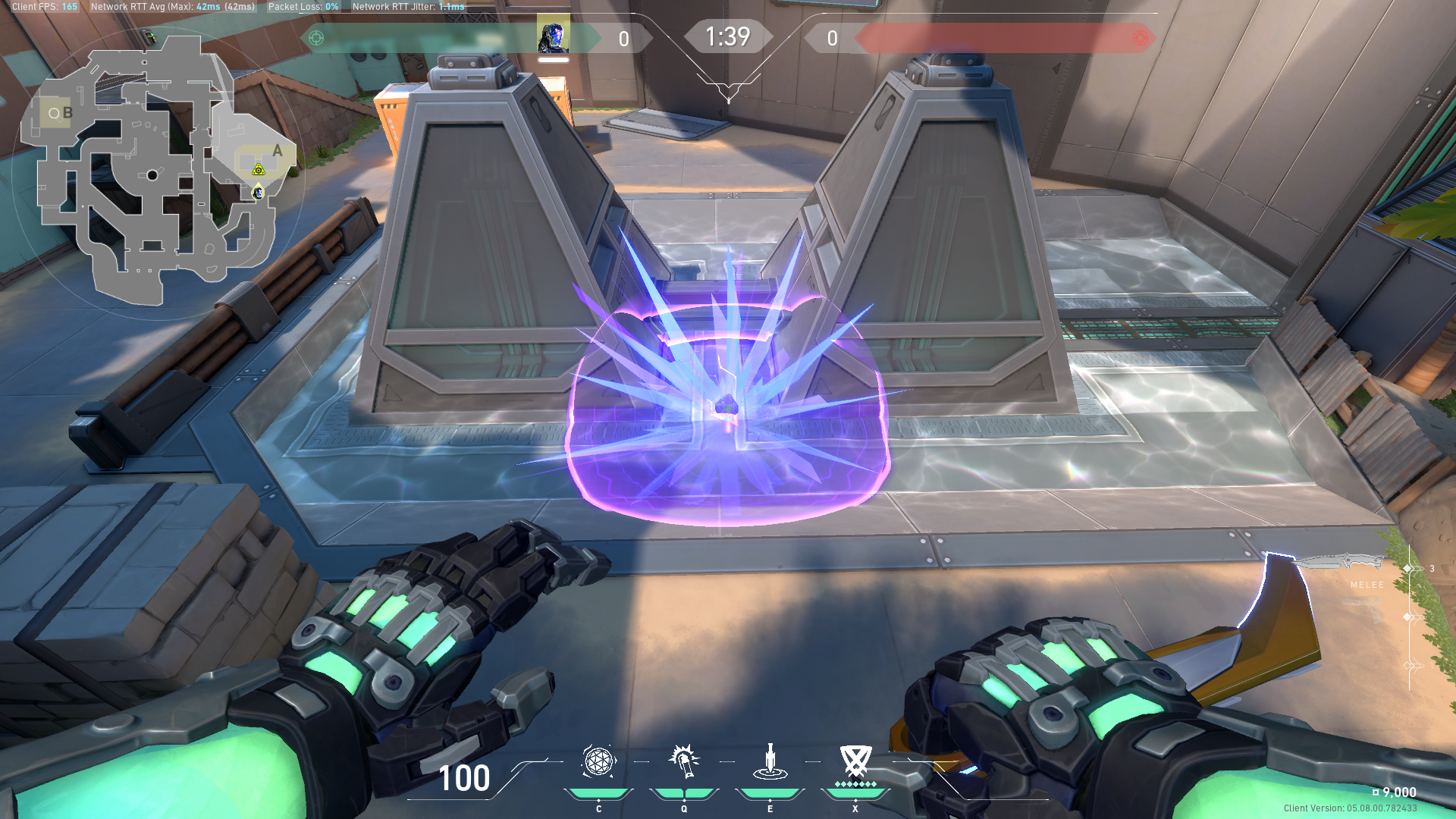Click the credits icon beside 9,000
The height and width of the screenshot is (819, 1456).
[x=1376, y=792]
